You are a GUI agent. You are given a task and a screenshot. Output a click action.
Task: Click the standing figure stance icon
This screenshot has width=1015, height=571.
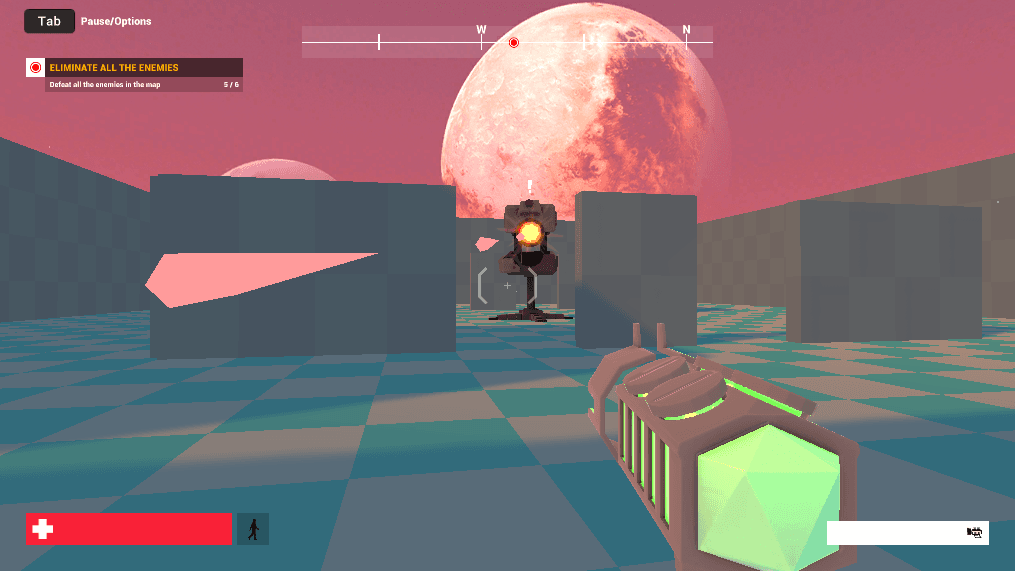(253, 529)
